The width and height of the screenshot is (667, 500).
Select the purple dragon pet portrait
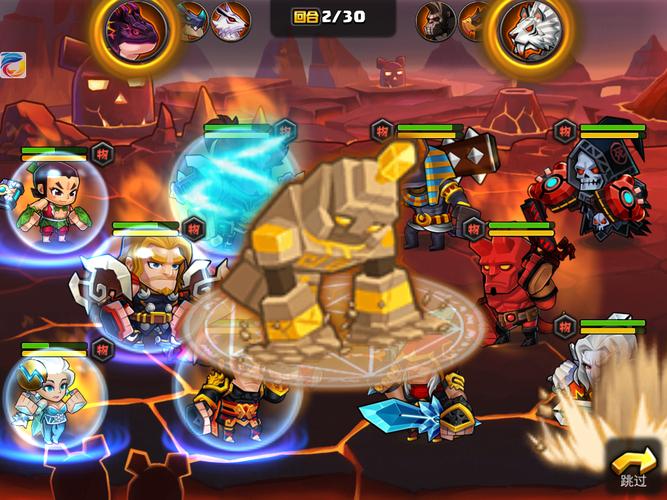132,28
